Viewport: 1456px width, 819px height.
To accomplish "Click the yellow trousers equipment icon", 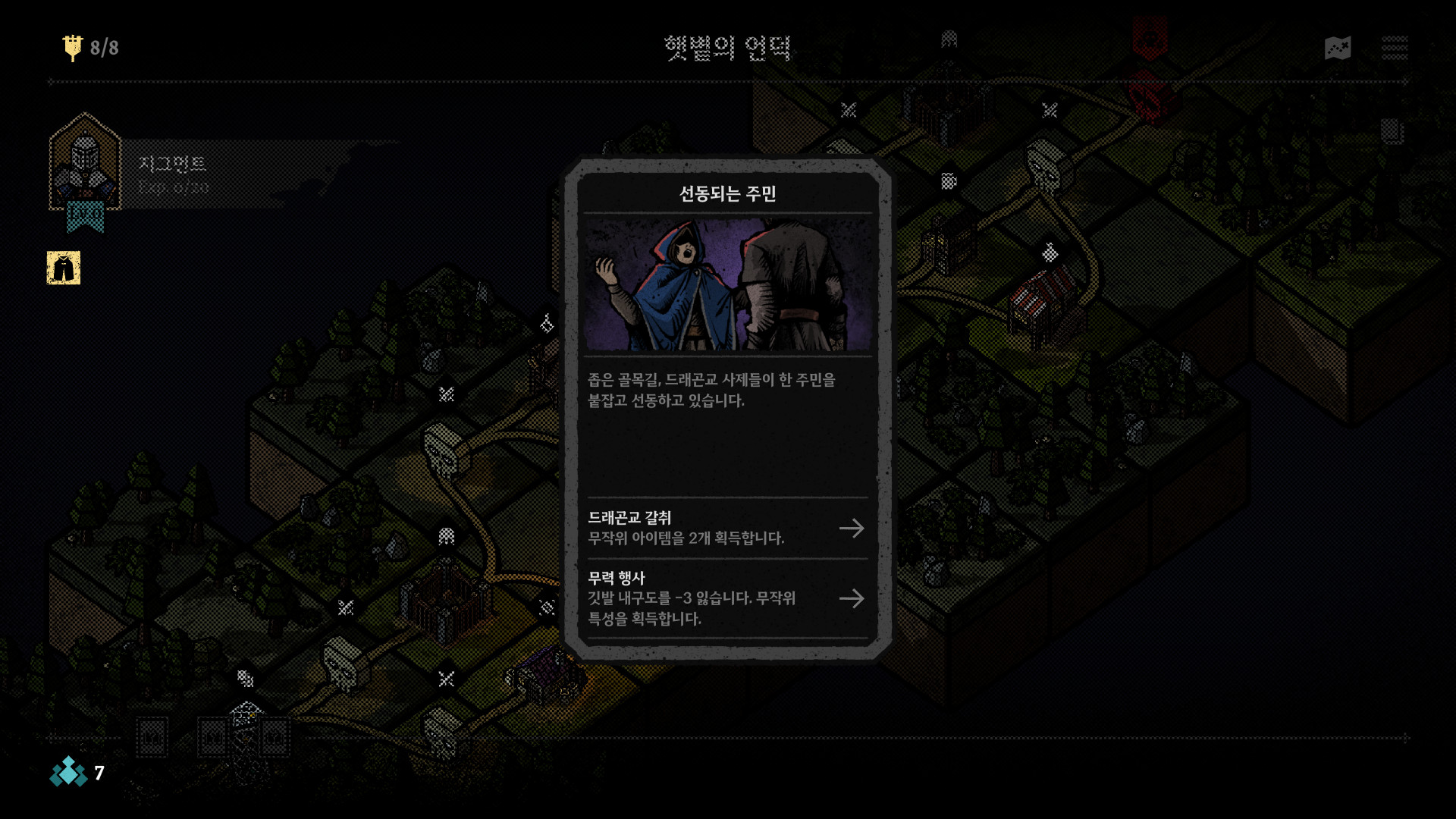I will coord(64,268).
